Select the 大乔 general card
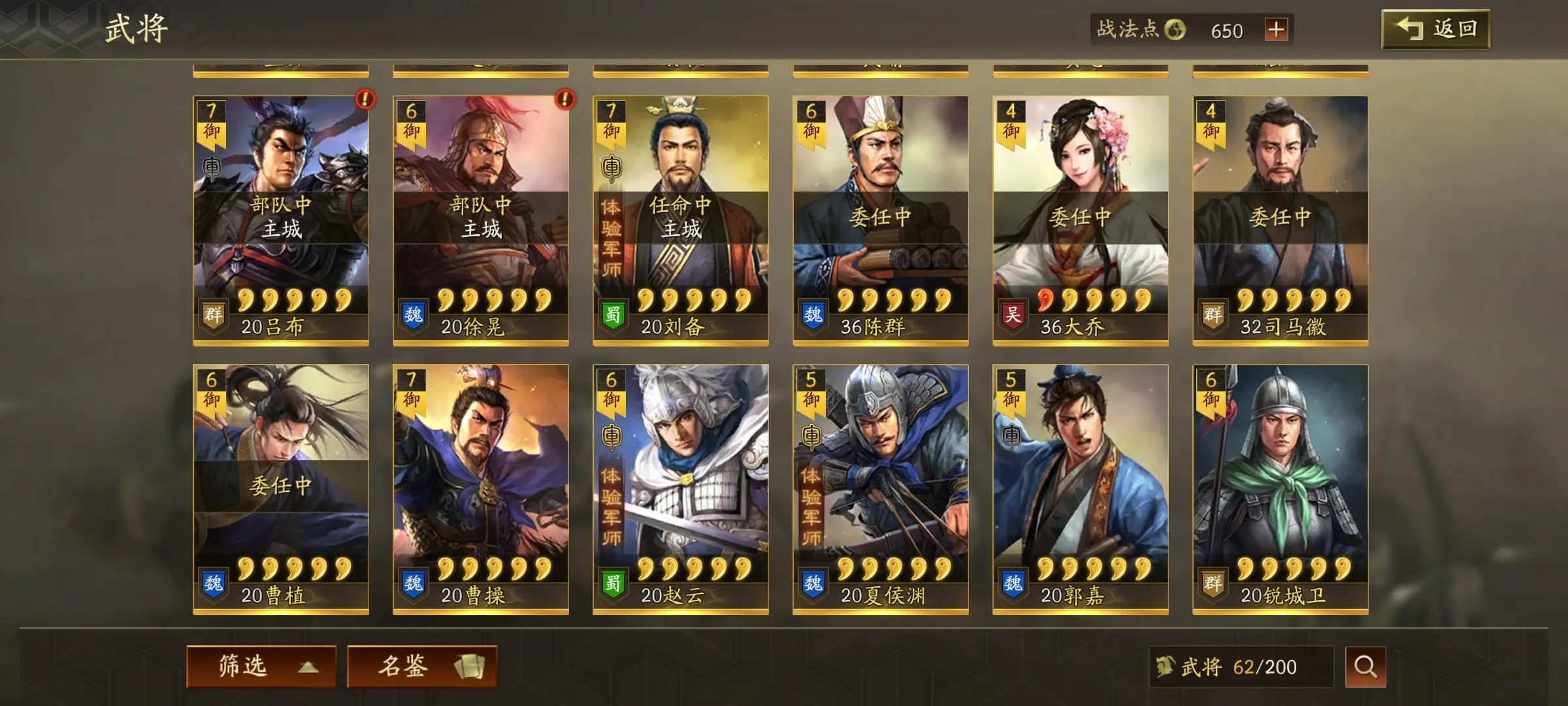This screenshot has width=1568, height=706. pos(1081,220)
